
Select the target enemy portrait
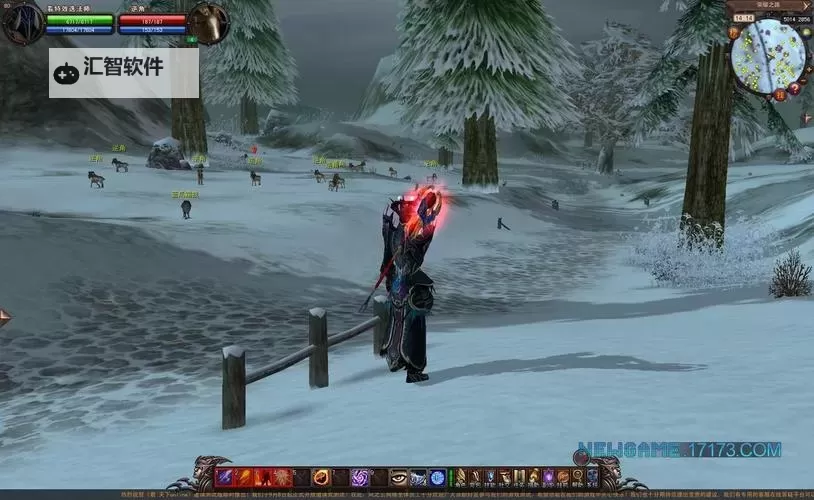pos(209,23)
